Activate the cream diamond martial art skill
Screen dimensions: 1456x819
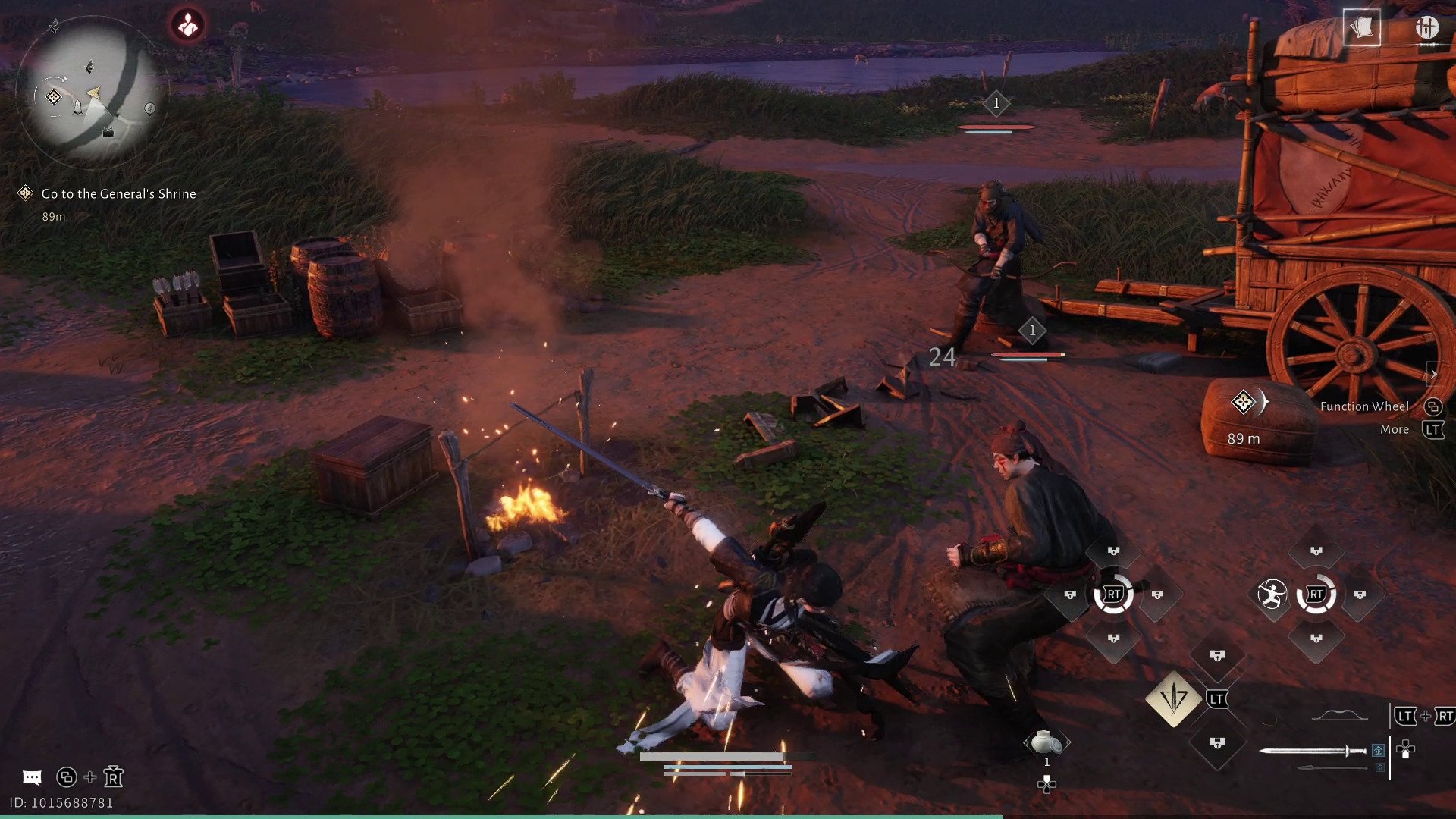click(x=1173, y=698)
